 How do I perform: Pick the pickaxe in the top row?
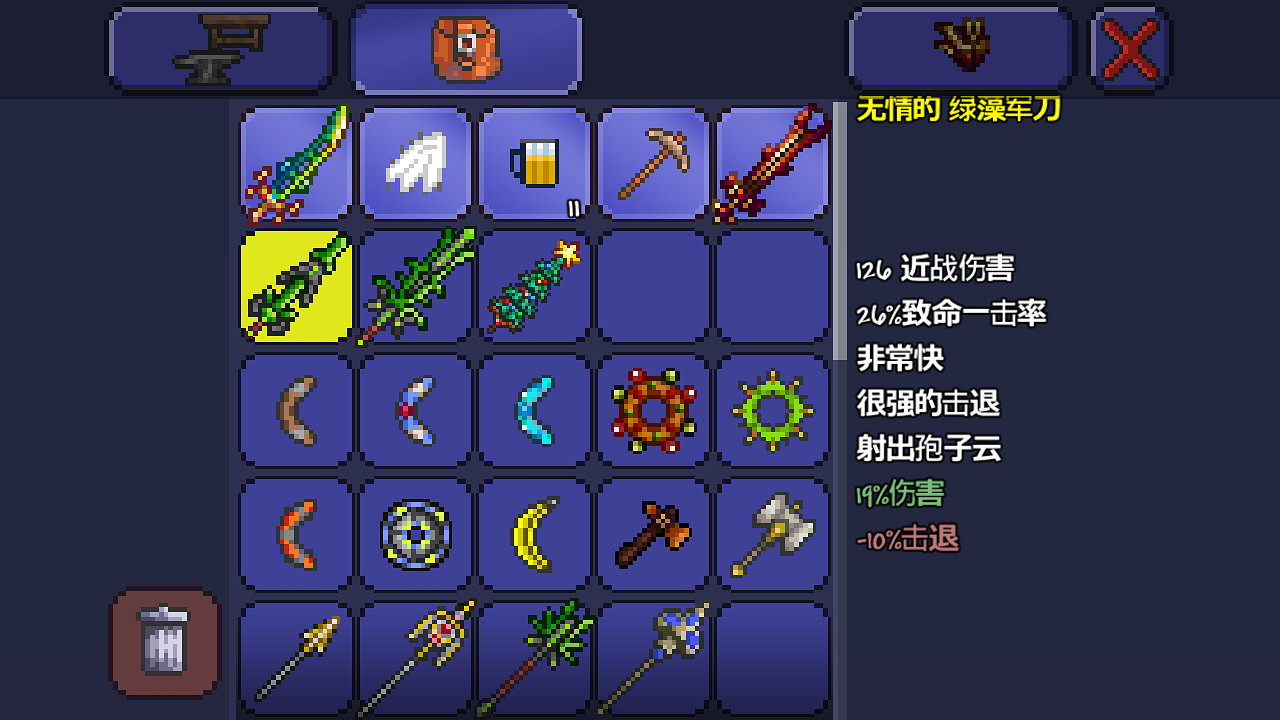tap(653, 163)
